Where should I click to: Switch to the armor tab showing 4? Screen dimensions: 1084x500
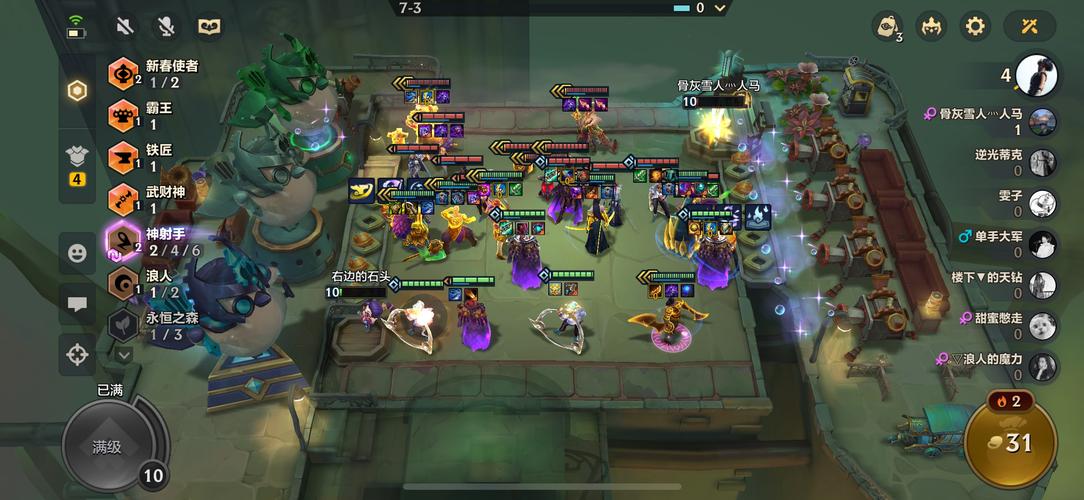click(77, 162)
